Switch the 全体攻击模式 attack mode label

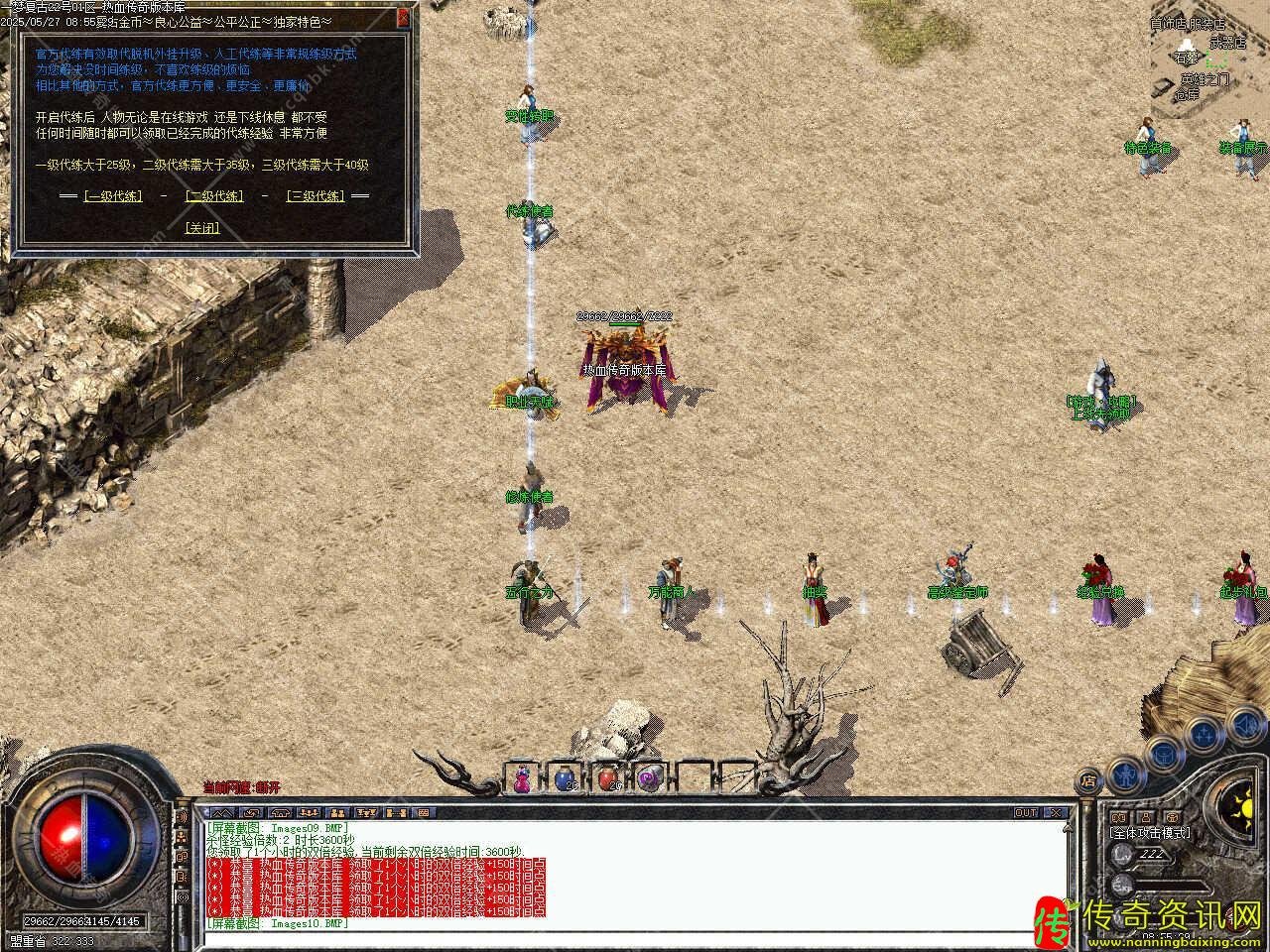click(x=1149, y=833)
